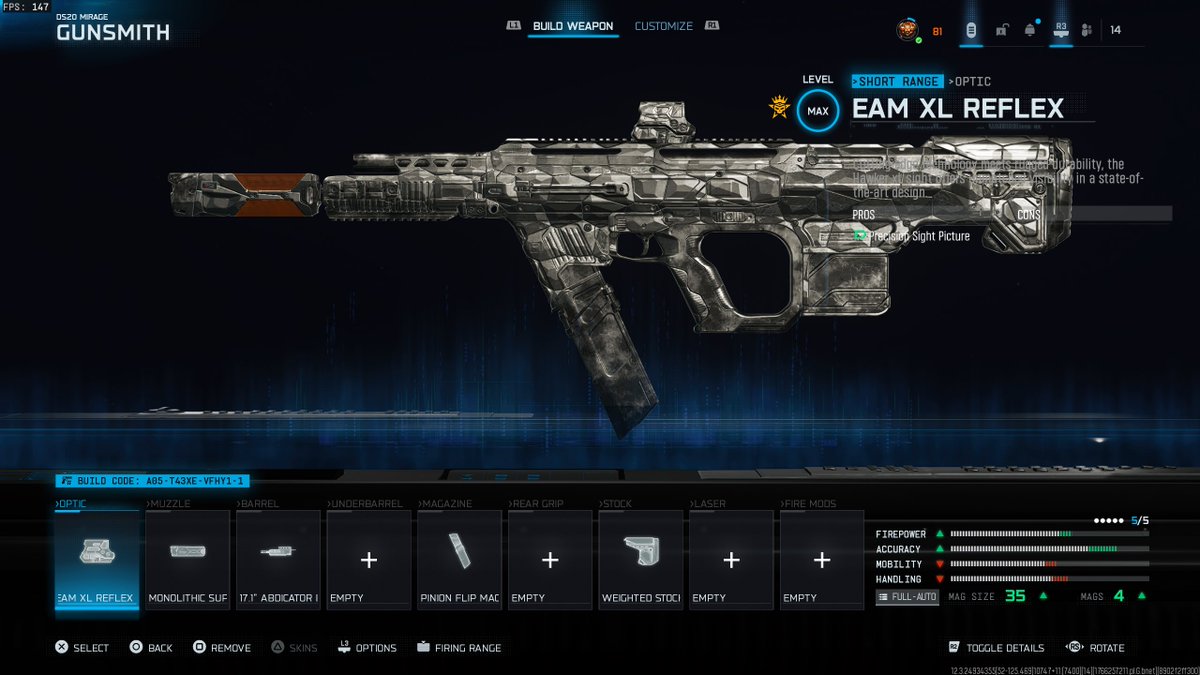Add an attachment to the empty Underbarrel slot
Image resolution: width=1200 pixels, height=675 pixels.
point(369,558)
